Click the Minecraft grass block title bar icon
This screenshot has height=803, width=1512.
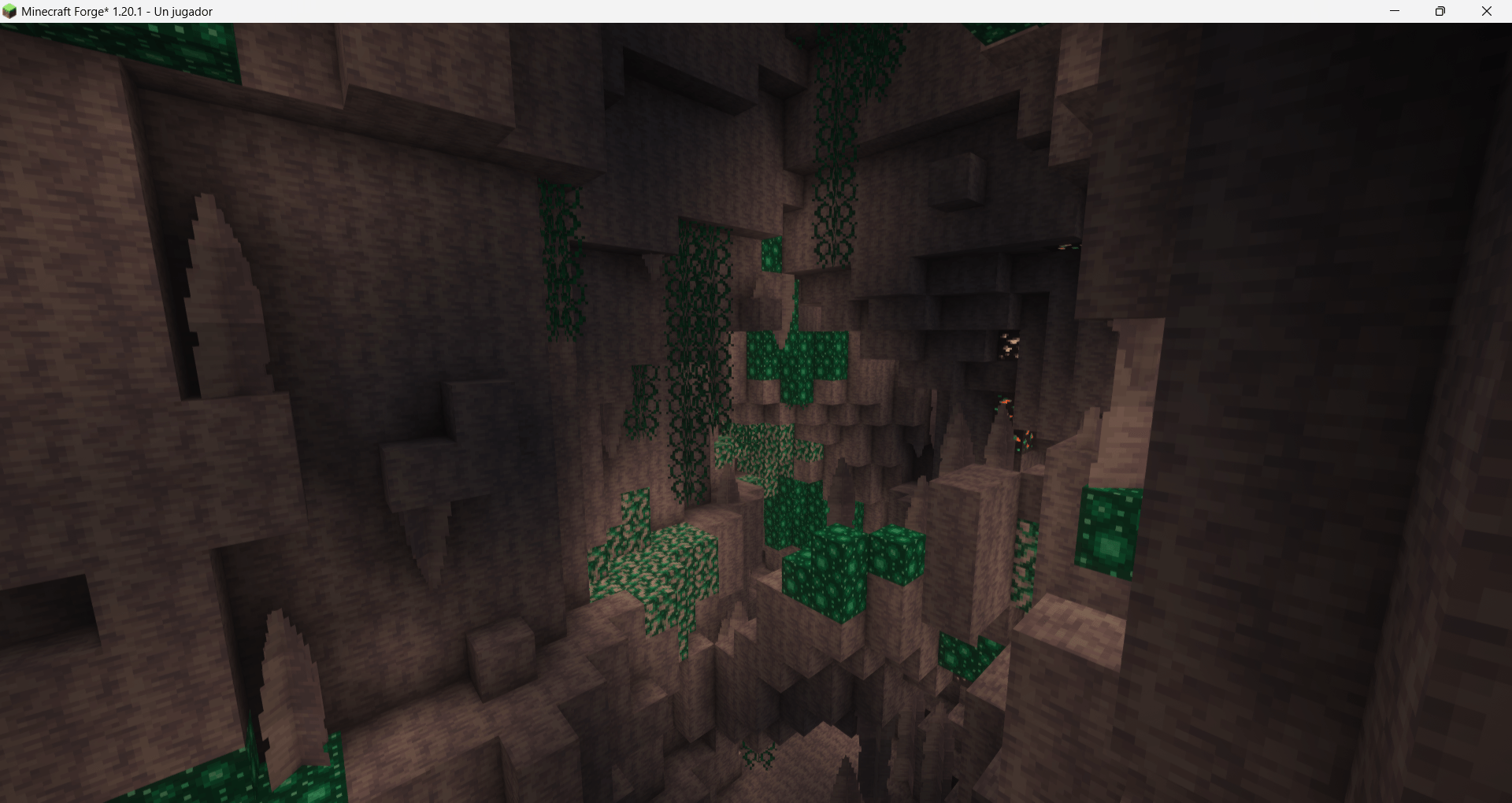11,11
